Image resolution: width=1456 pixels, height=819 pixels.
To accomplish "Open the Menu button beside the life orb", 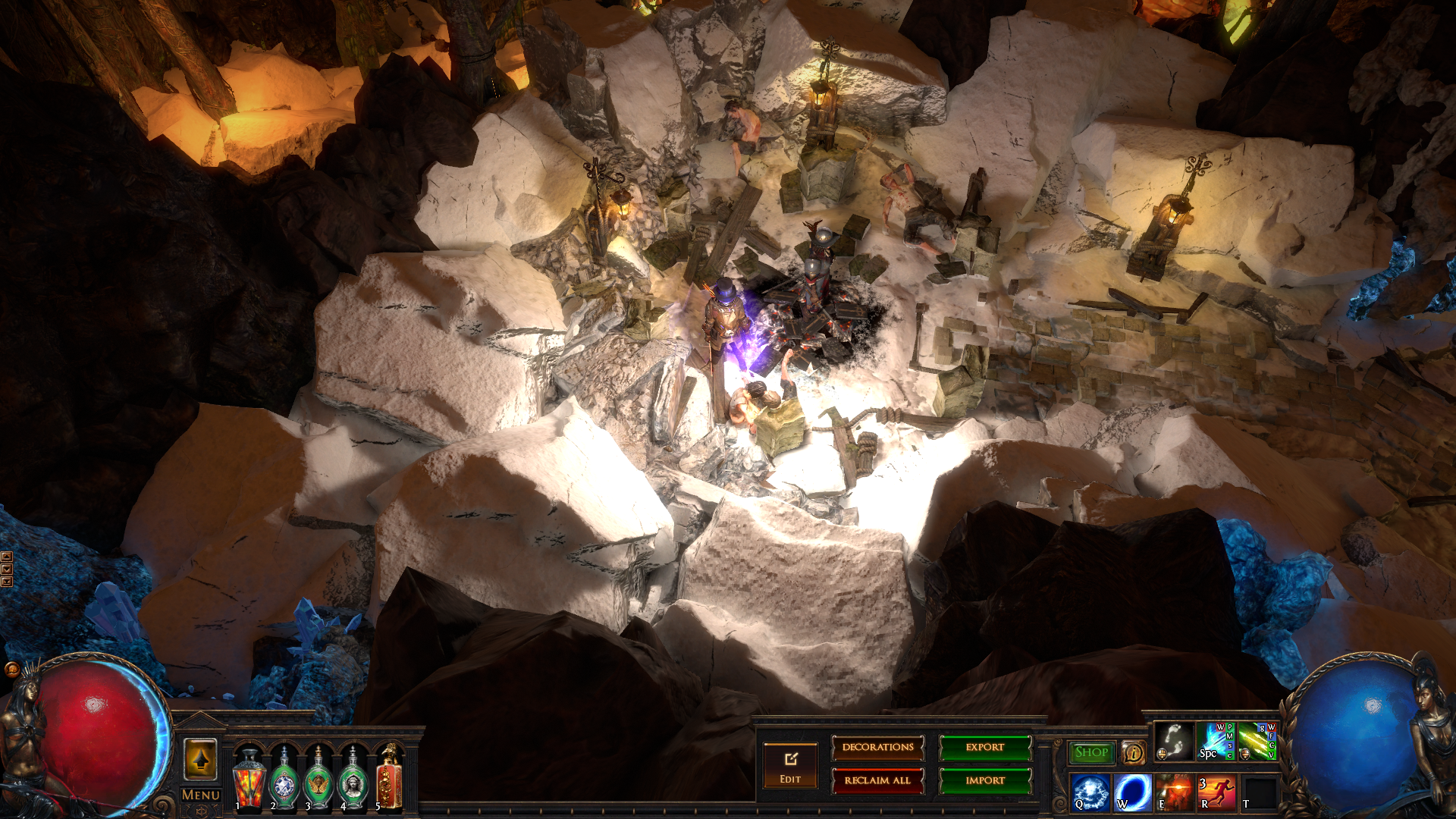I will pyautogui.click(x=201, y=795).
